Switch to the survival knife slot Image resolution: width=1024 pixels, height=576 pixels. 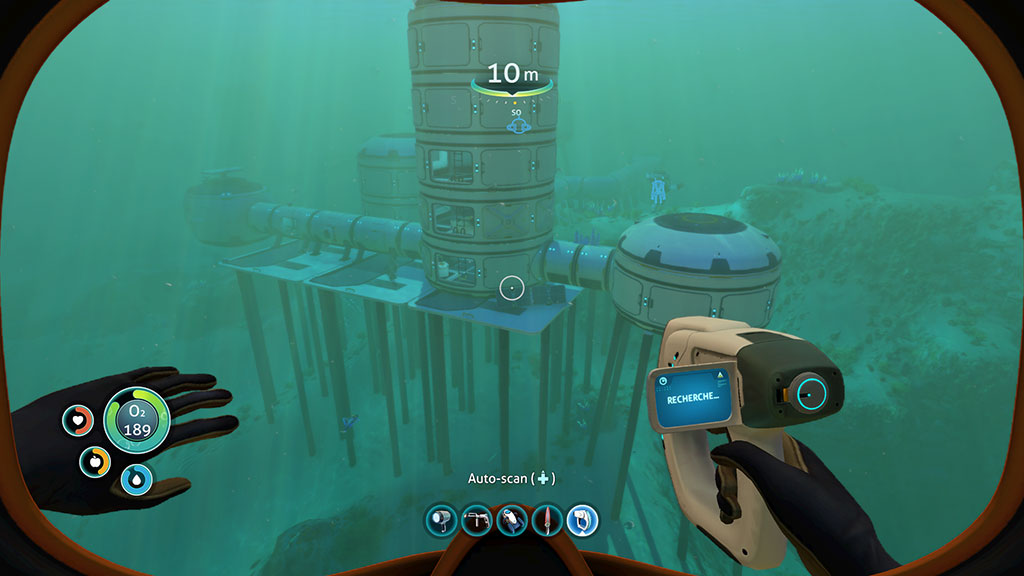(547, 520)
